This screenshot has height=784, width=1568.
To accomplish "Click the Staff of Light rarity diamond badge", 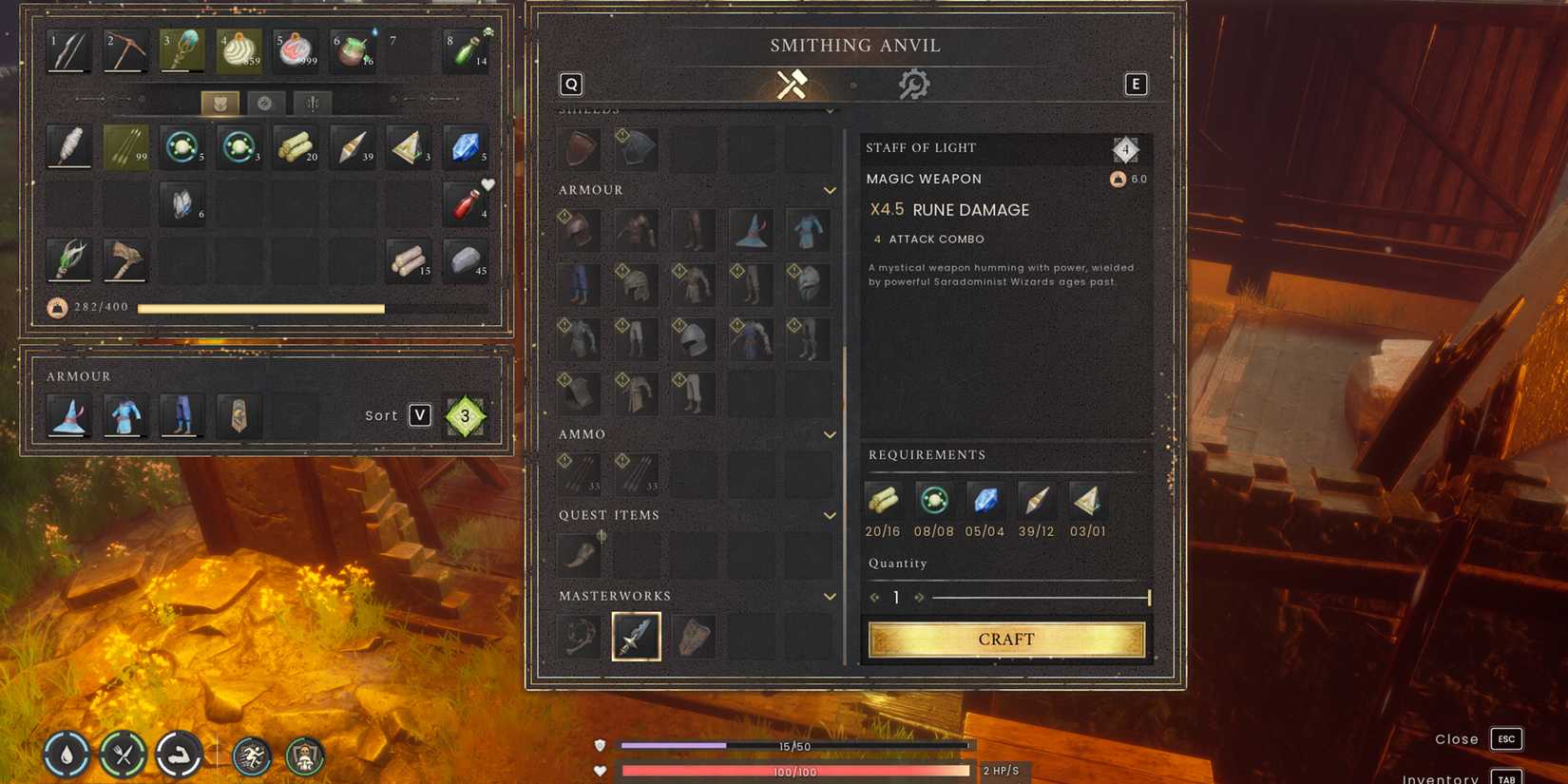I will click(1126, 149).
